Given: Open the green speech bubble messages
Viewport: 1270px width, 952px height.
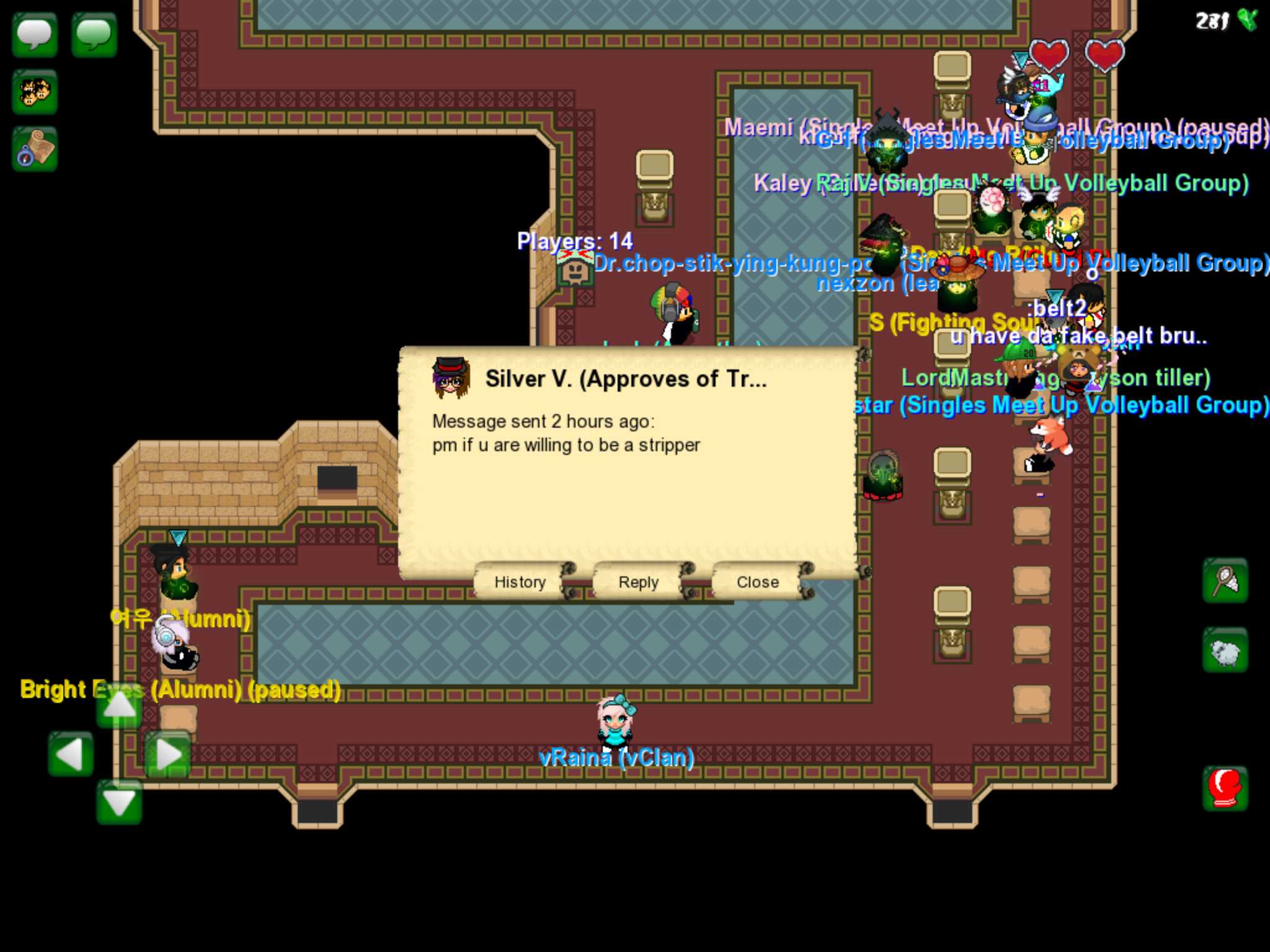Looking at the screenshot, I should tap(94, 35).
